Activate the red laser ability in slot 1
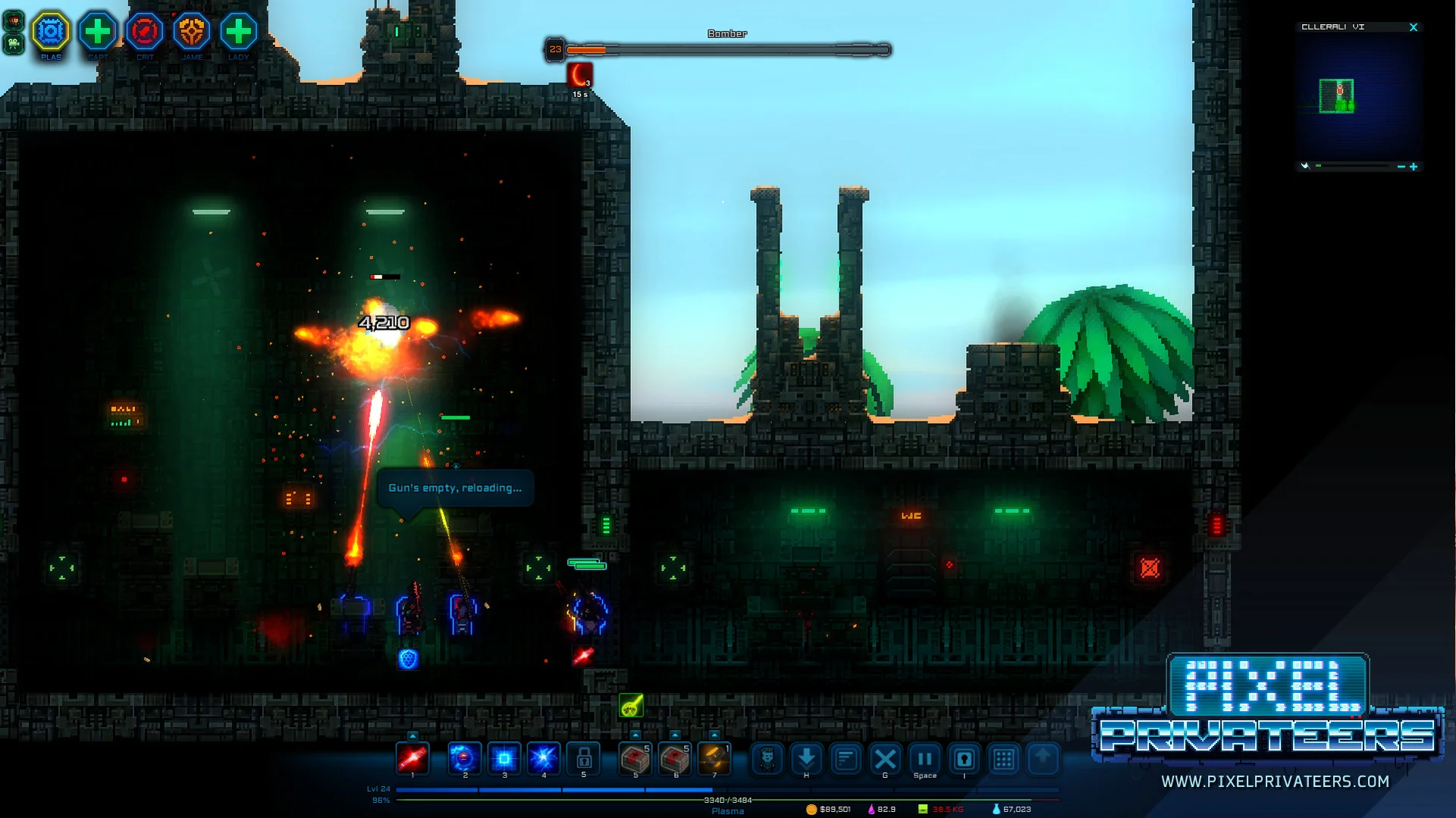 413,757
